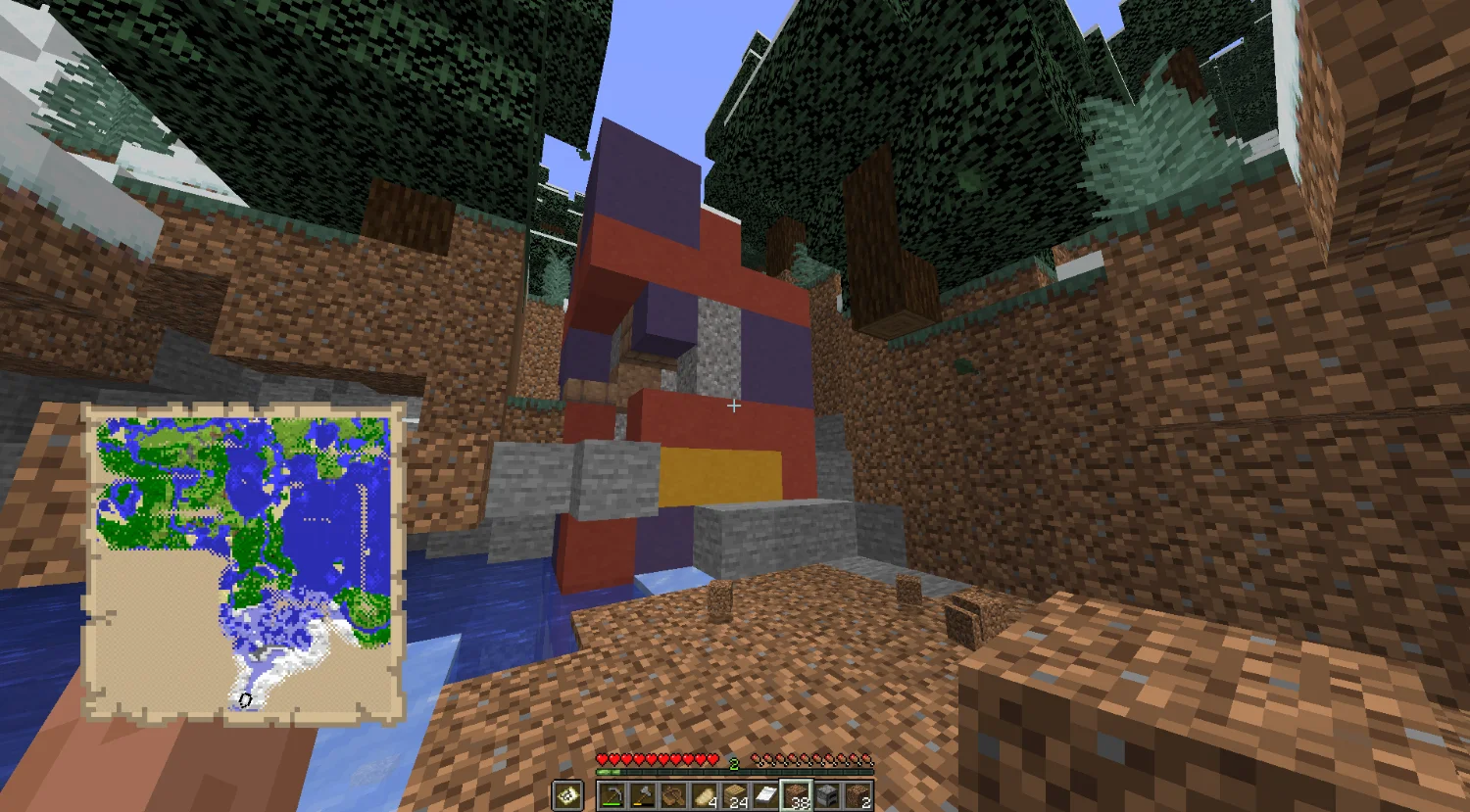This screenshot has height=812, width=1470.
Task: Click the off-hand map slot
Action: [567, 795]
